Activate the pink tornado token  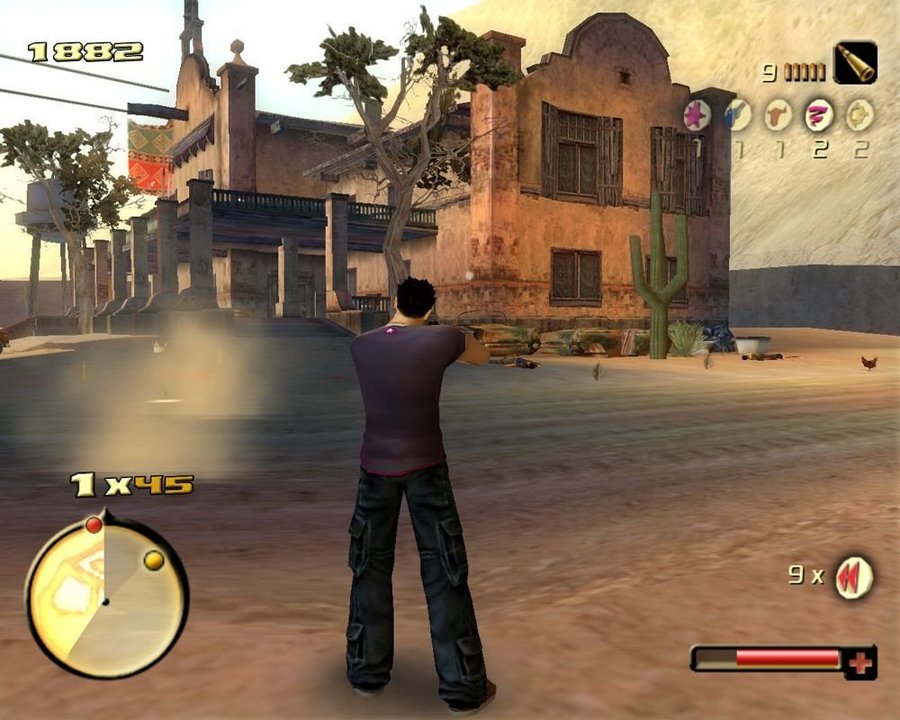pos(819,115)
